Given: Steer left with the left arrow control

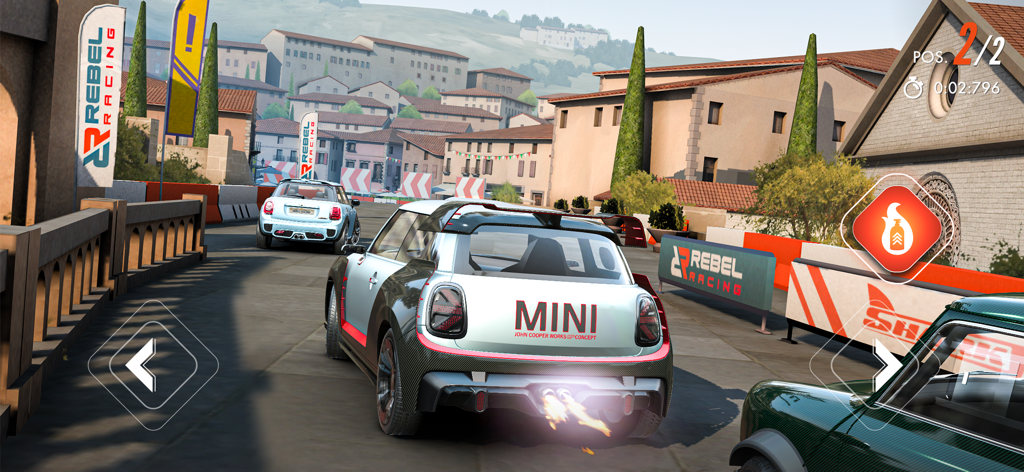Looking at the screenshot, I should click(143, 365).
